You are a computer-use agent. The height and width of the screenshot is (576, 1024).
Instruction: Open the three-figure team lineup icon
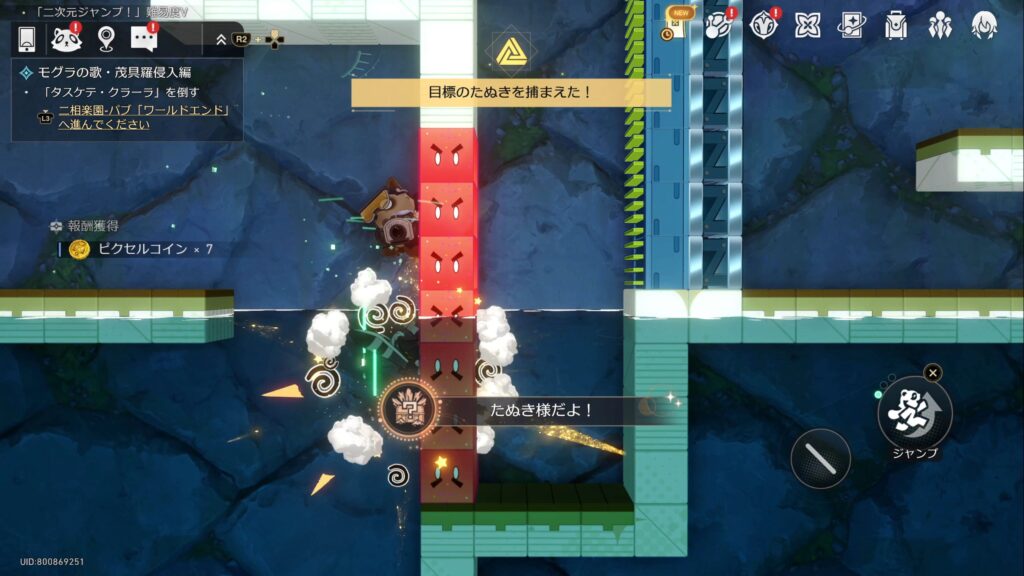940,25
